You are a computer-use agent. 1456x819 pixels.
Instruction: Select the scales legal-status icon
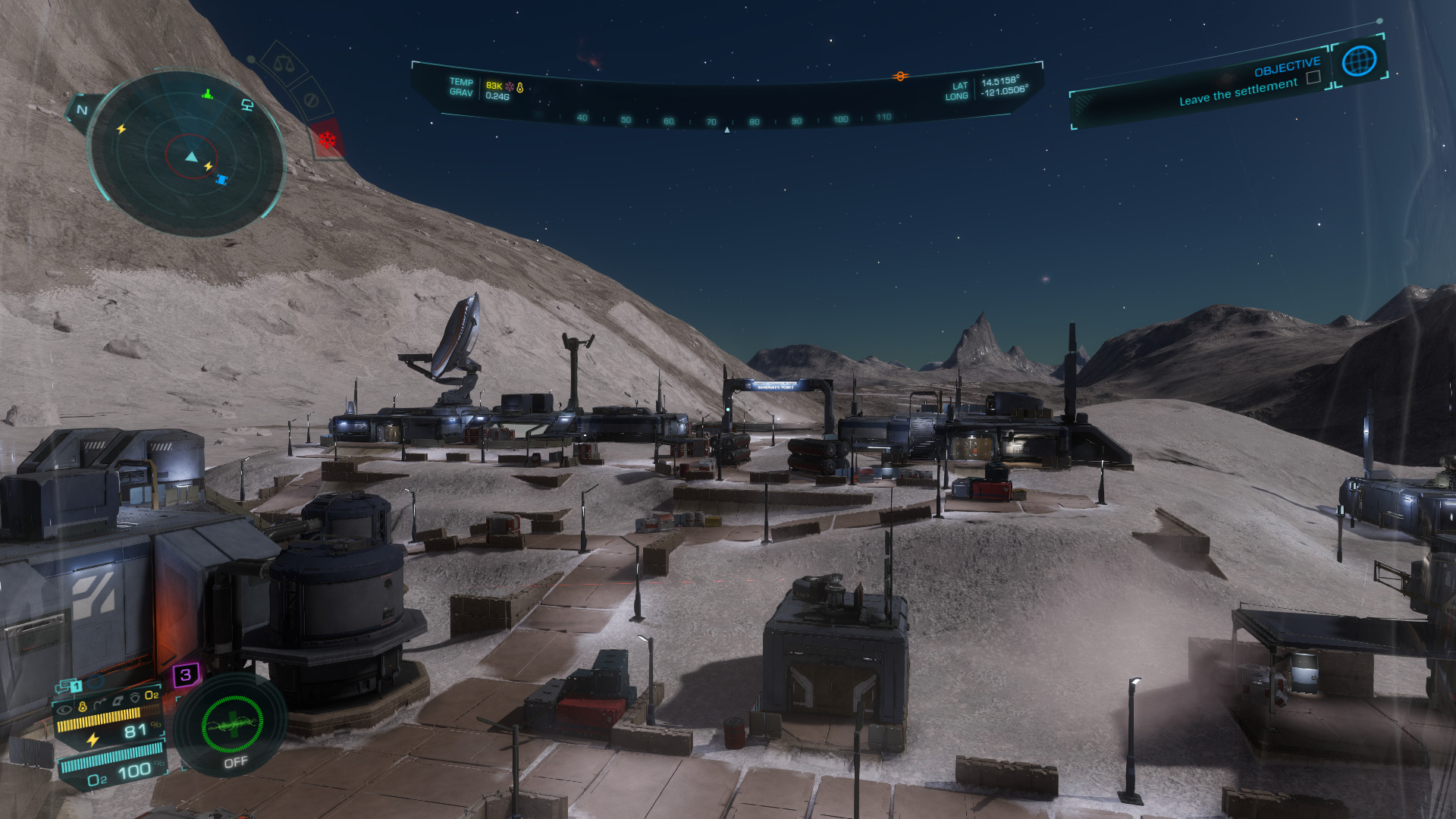pos(284,64)
